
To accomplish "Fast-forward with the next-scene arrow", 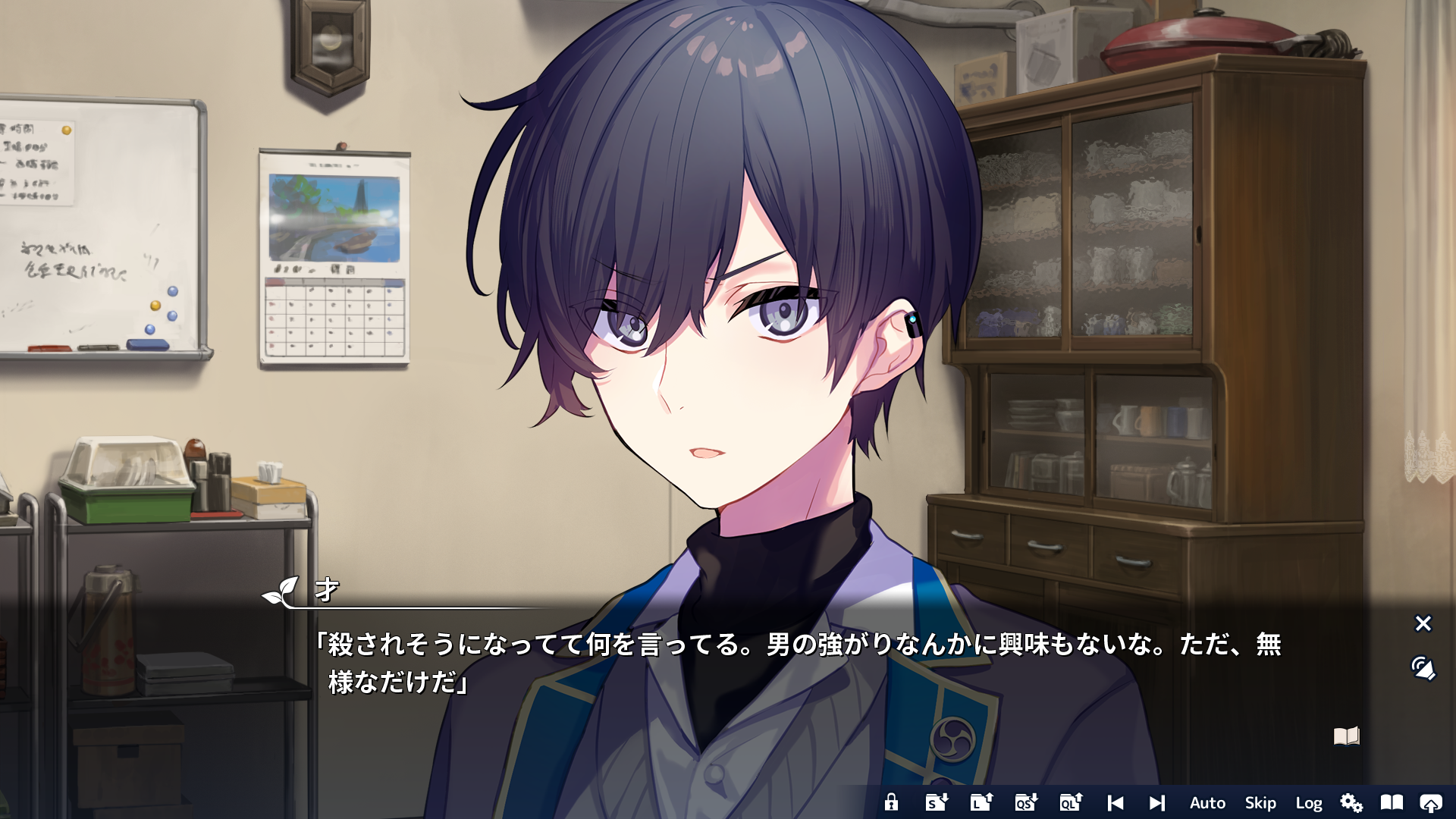I will tap(1156, 802).
